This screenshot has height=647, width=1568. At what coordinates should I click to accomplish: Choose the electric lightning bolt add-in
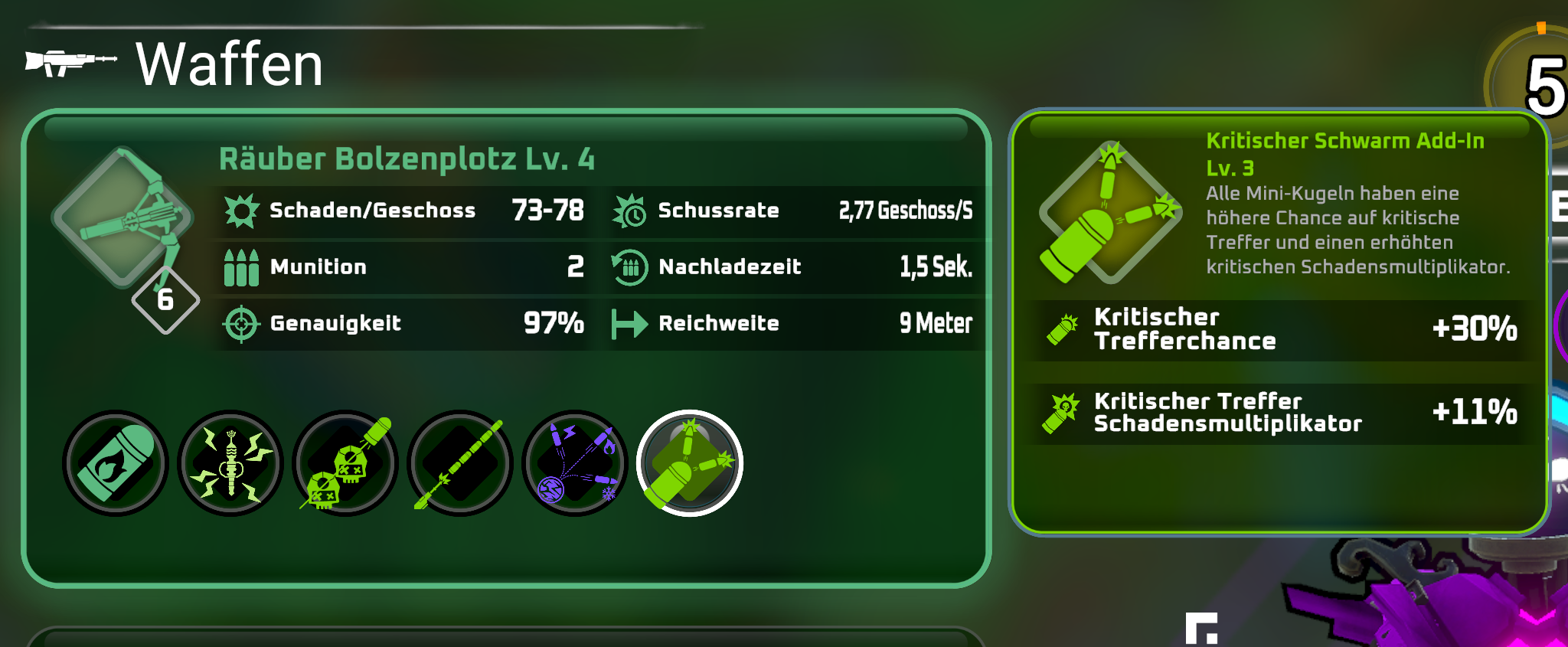(230, 464)
